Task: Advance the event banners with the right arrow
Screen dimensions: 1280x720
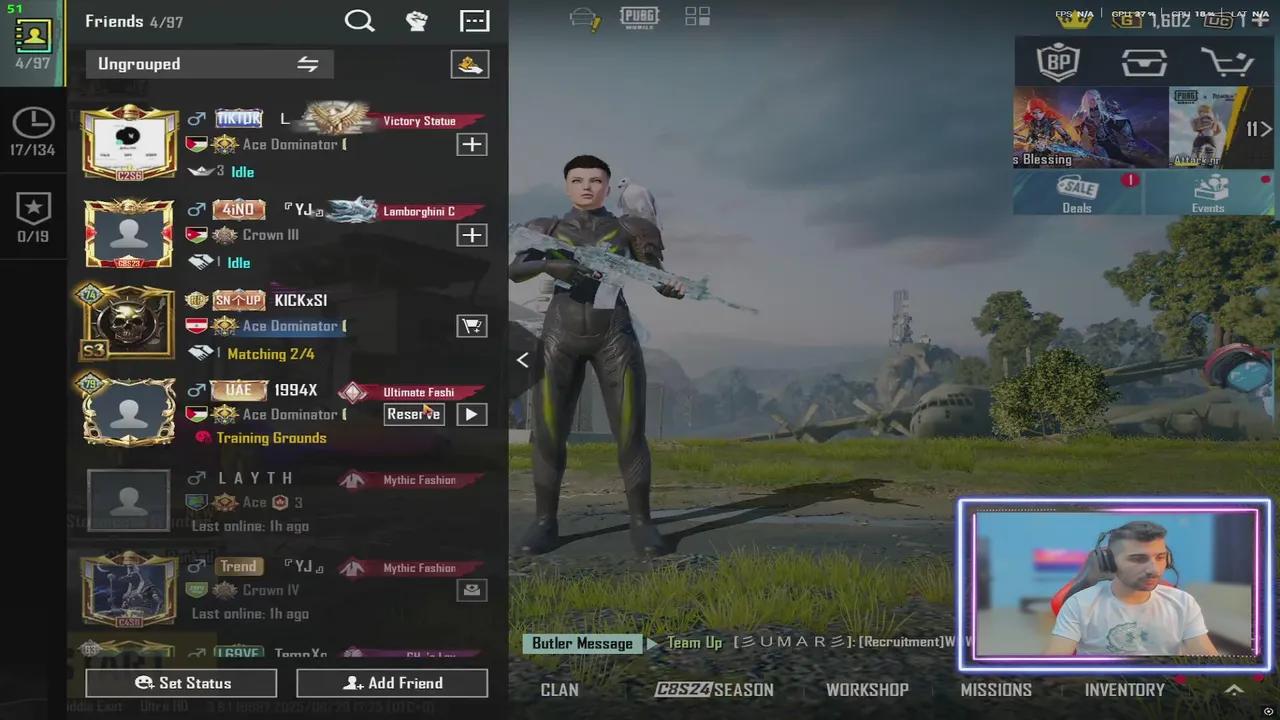Action: pos(1266,128)
